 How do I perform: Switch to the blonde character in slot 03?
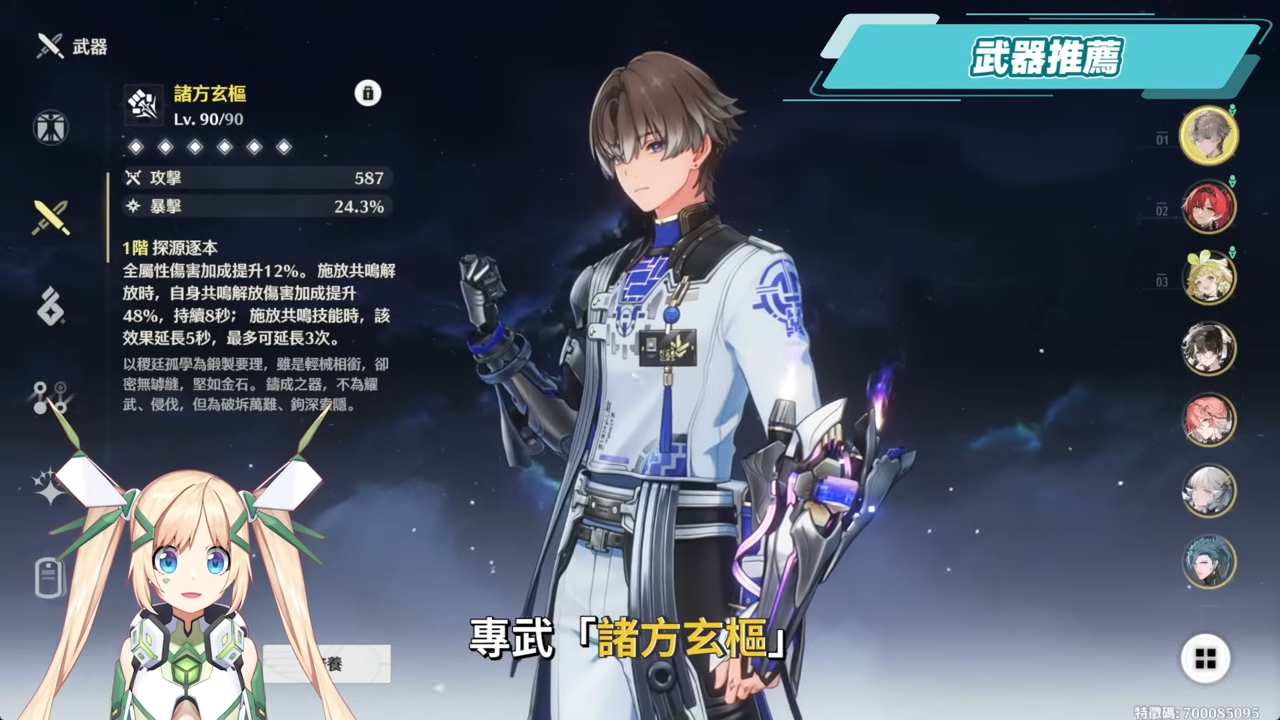(x=1208, y=277)
